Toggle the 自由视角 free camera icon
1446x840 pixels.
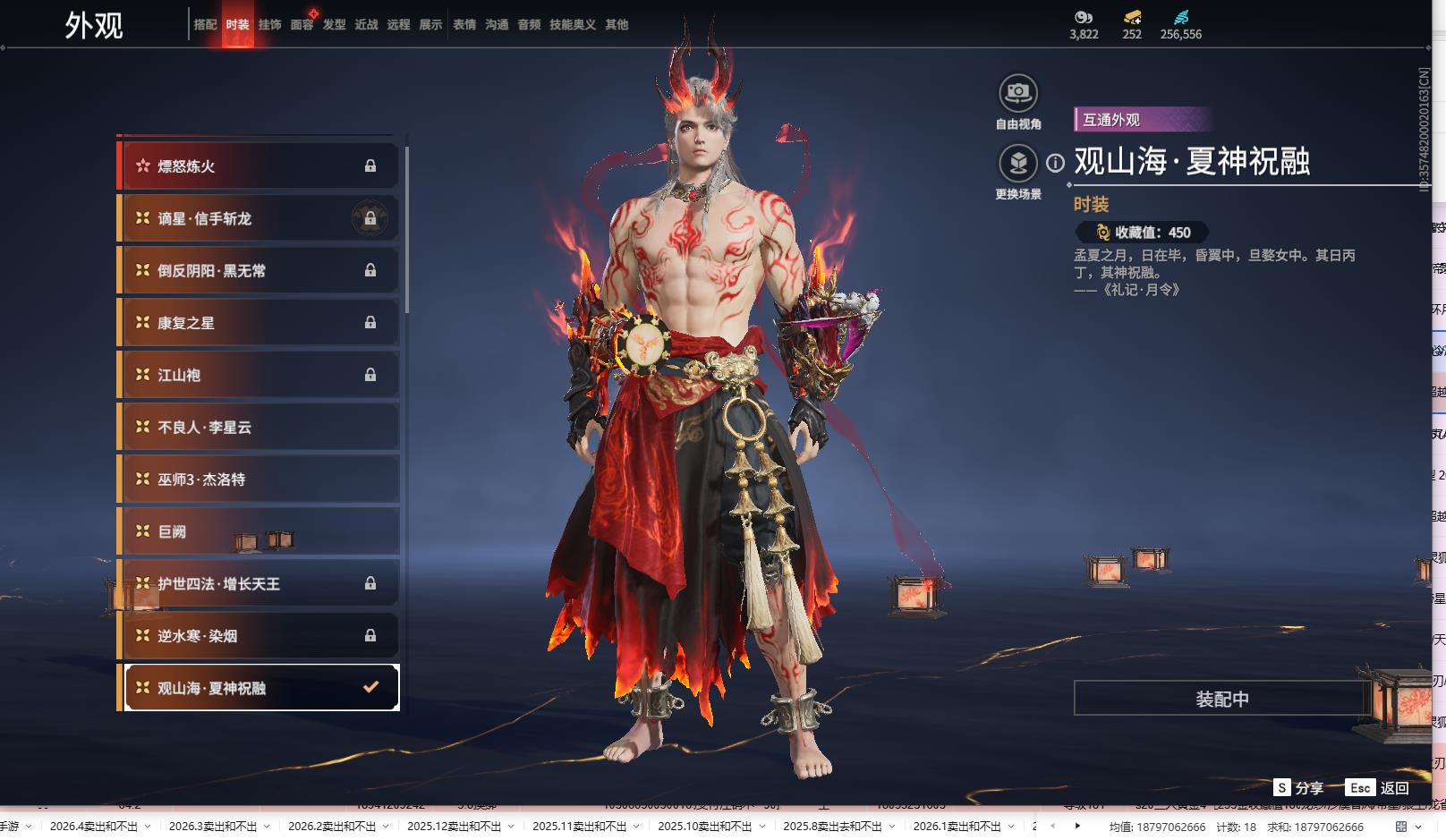1017,93
